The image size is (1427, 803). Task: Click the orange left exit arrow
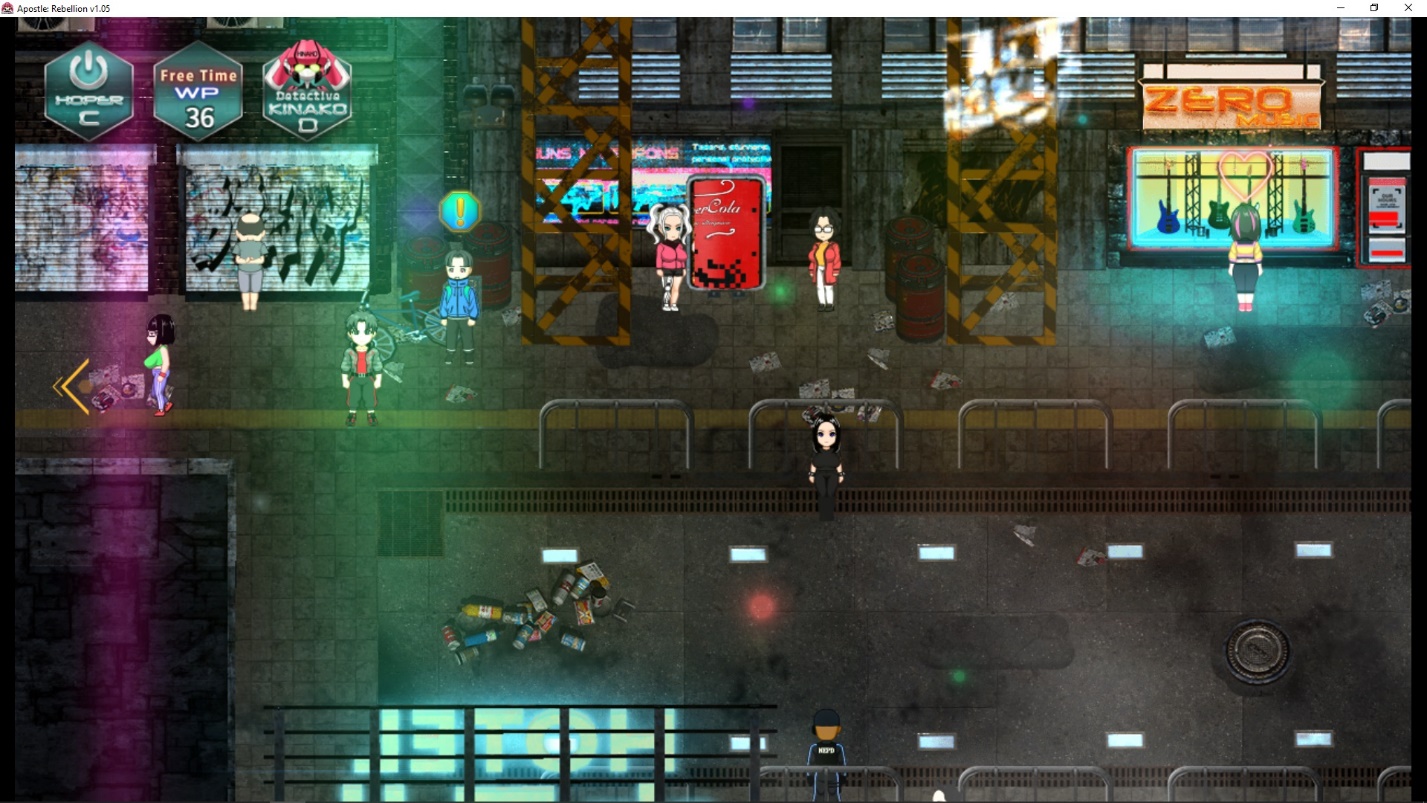click(72, 386)
